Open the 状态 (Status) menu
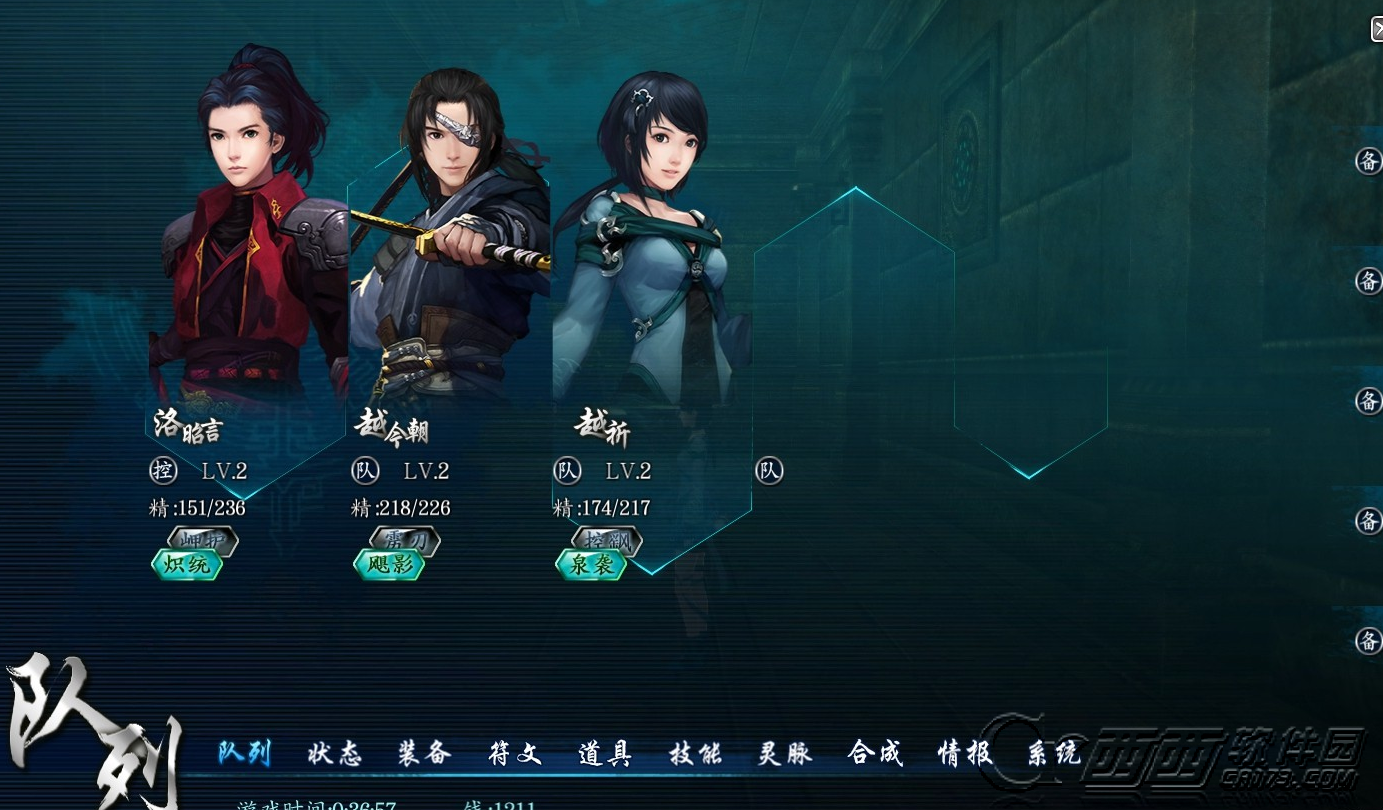 point(334,753)
